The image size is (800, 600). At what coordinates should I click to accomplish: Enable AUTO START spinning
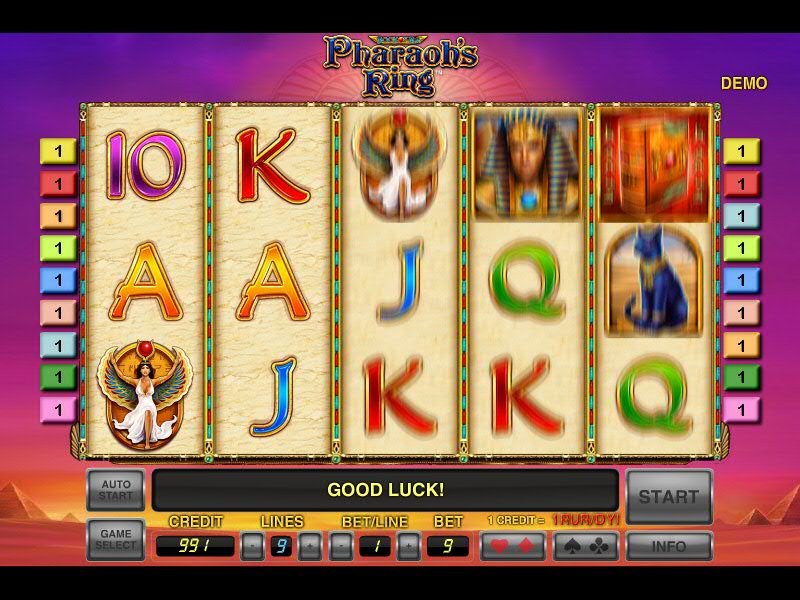(x=116, y=490)
